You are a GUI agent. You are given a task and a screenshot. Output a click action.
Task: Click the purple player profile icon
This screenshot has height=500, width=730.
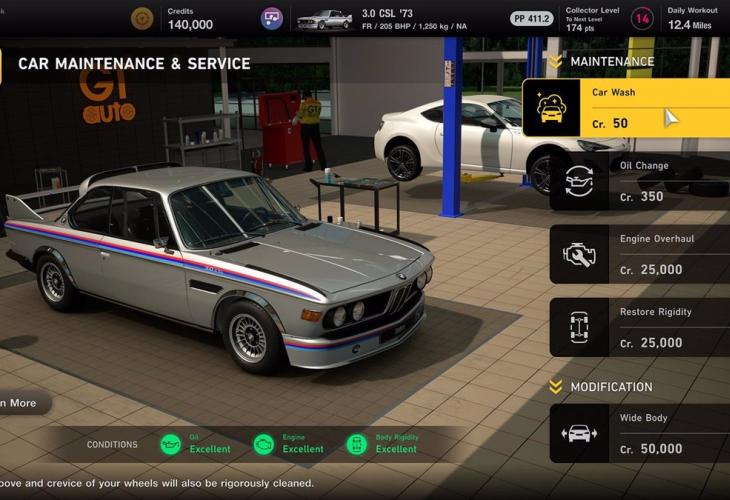(x=272, y=18)
